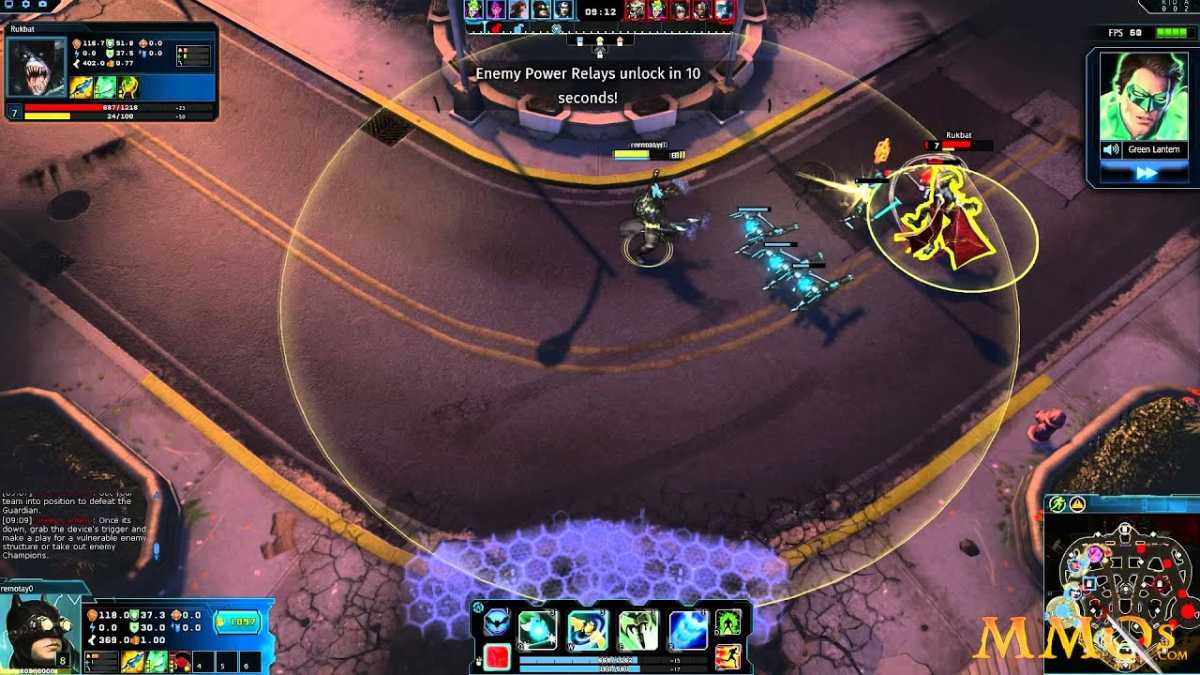Toggle the speaker icon beside Green Lantern

[x=1109, y=149]
